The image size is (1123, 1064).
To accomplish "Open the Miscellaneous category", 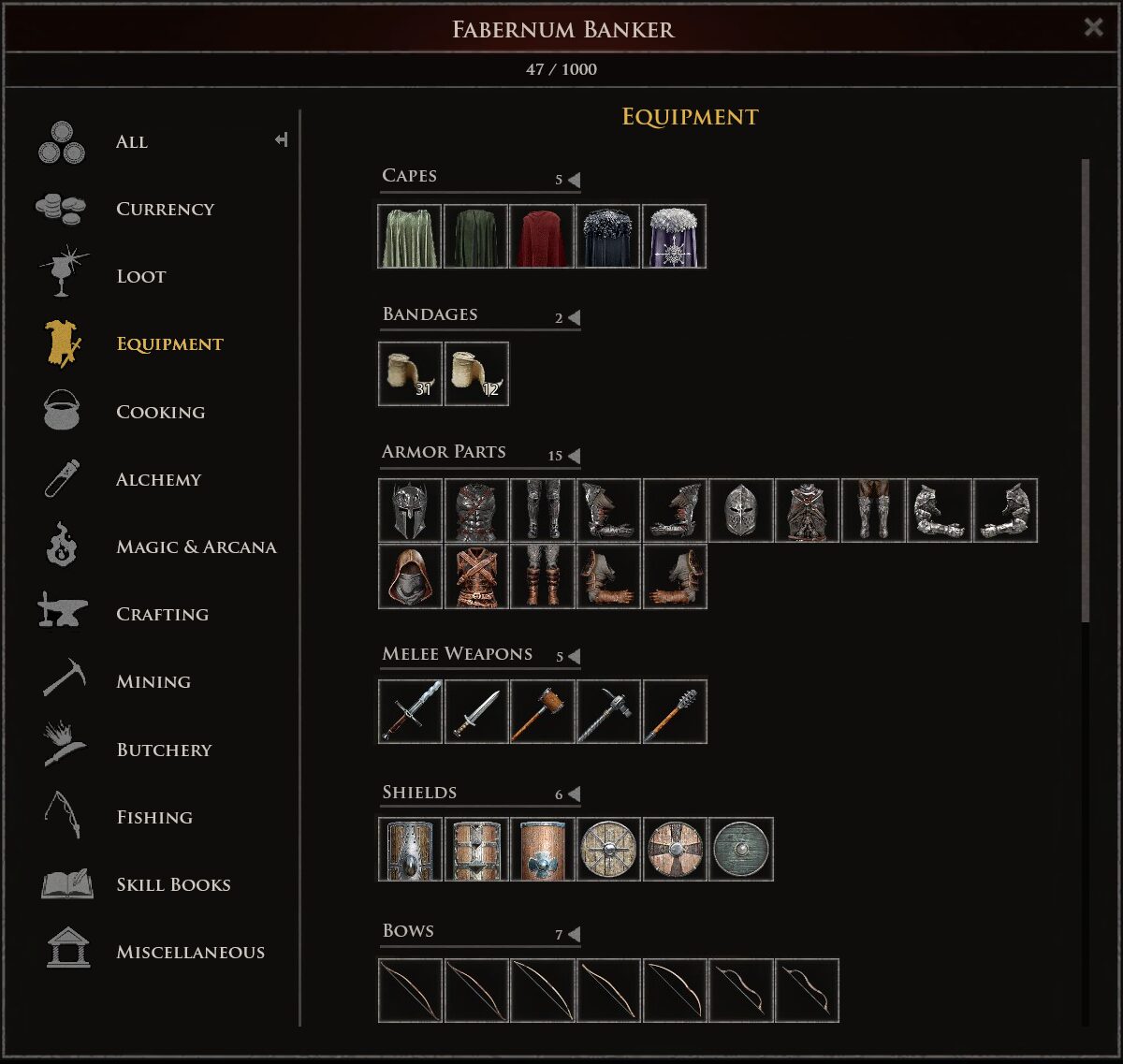I will (x=190, y=953).
